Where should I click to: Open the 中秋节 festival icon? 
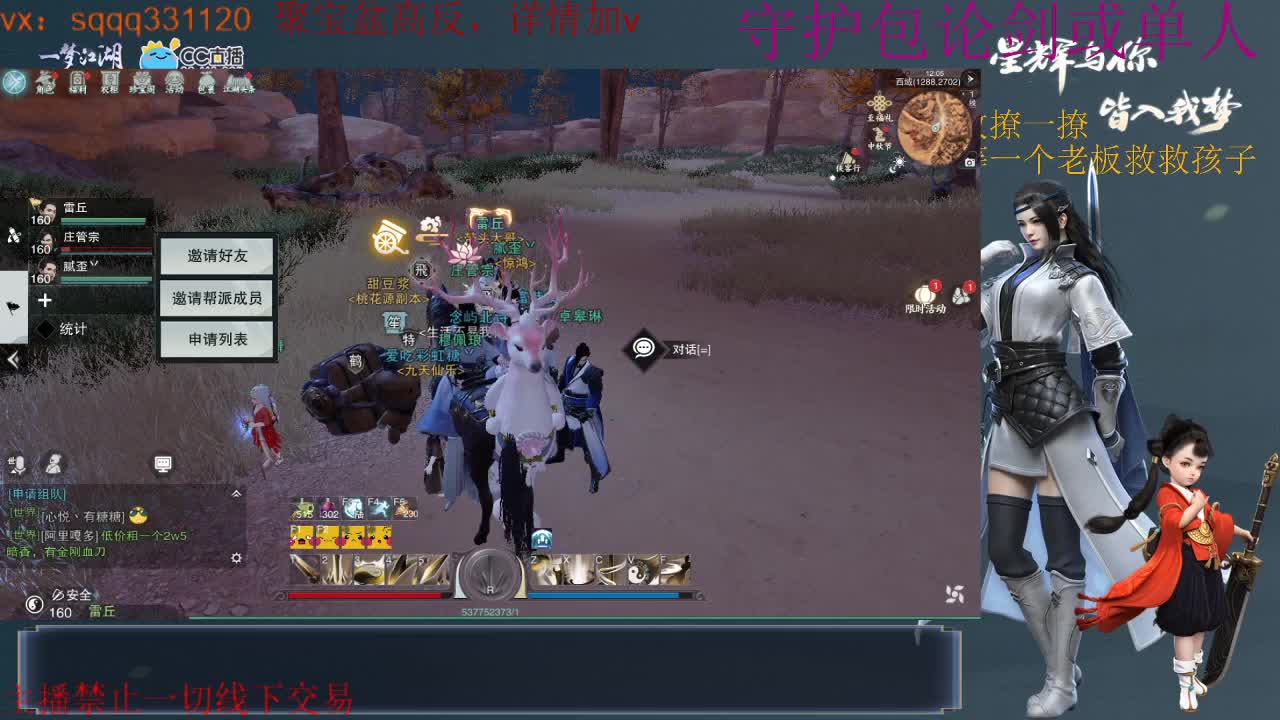[879, 135]
